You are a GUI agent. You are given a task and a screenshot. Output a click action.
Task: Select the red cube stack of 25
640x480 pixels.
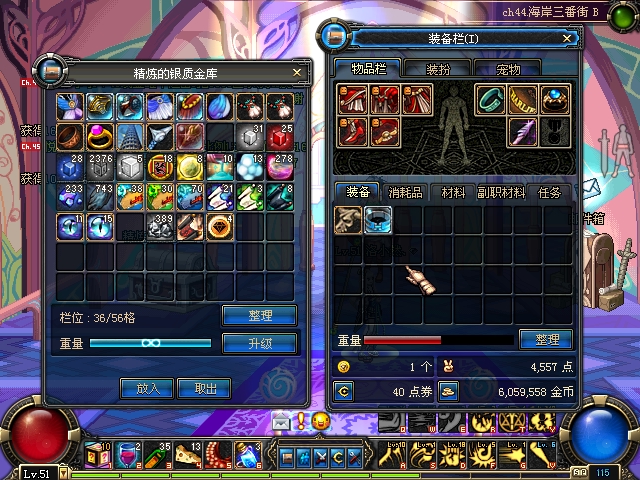pyautogui.click(x=281, y=137)
